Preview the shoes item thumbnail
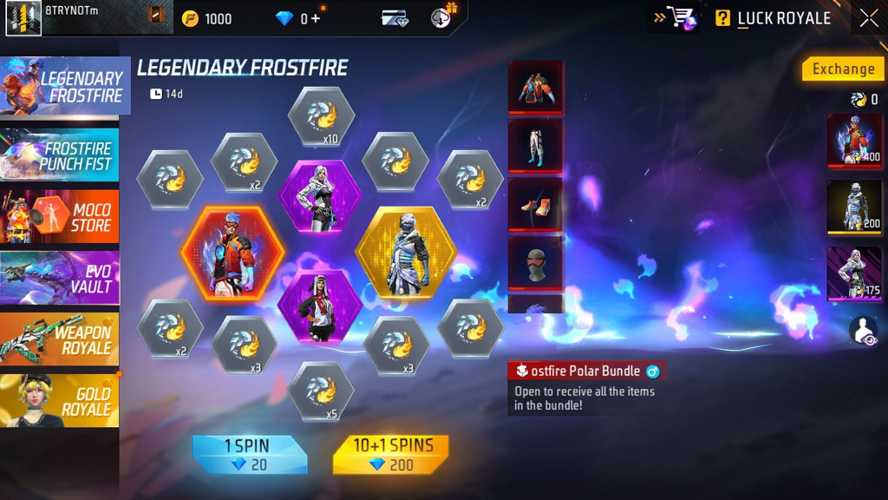888x500 pixels. [x=536, y=205]
